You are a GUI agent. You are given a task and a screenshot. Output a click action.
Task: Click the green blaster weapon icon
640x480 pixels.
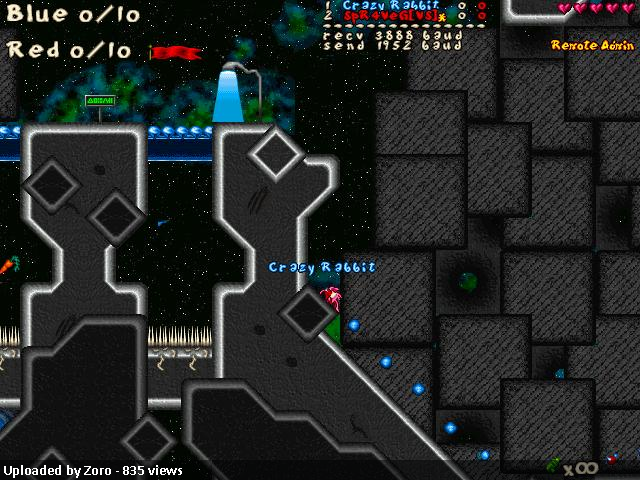click(553, 464)
